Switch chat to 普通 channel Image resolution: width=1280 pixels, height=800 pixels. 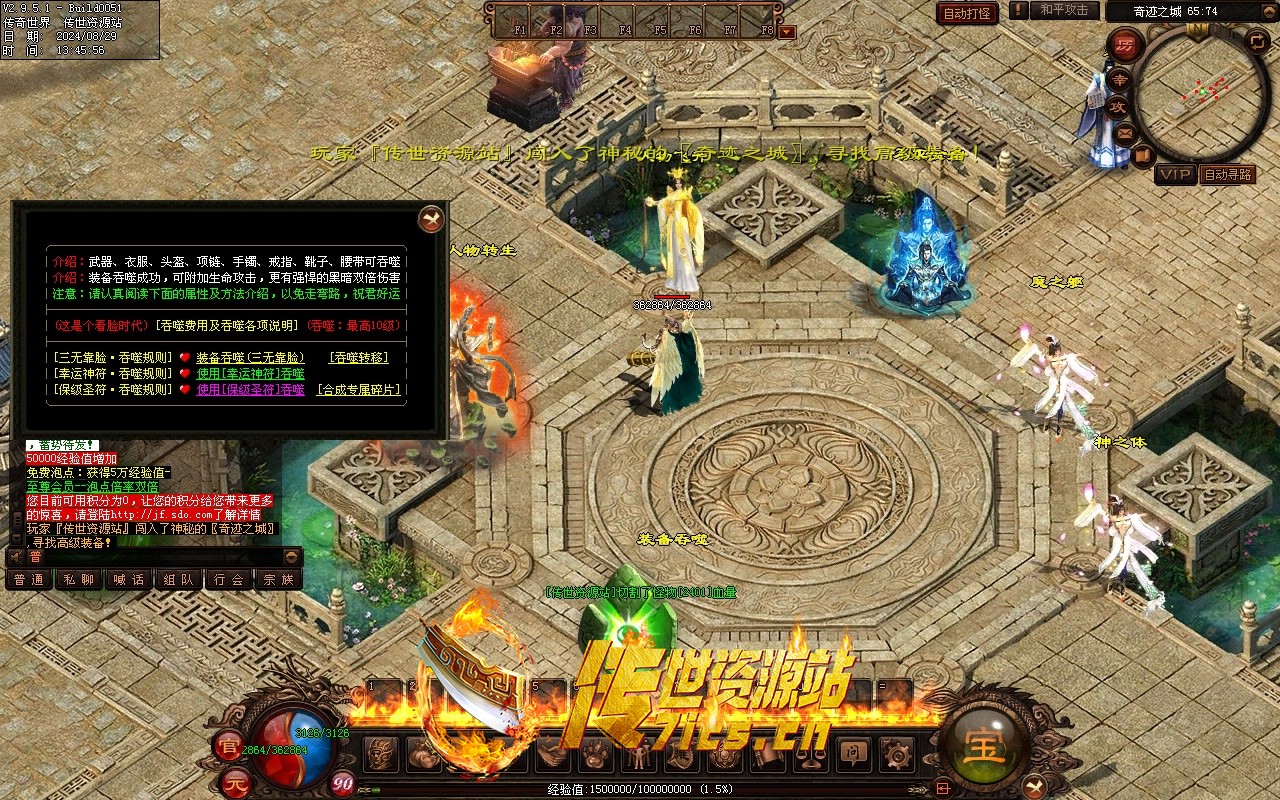29,579
